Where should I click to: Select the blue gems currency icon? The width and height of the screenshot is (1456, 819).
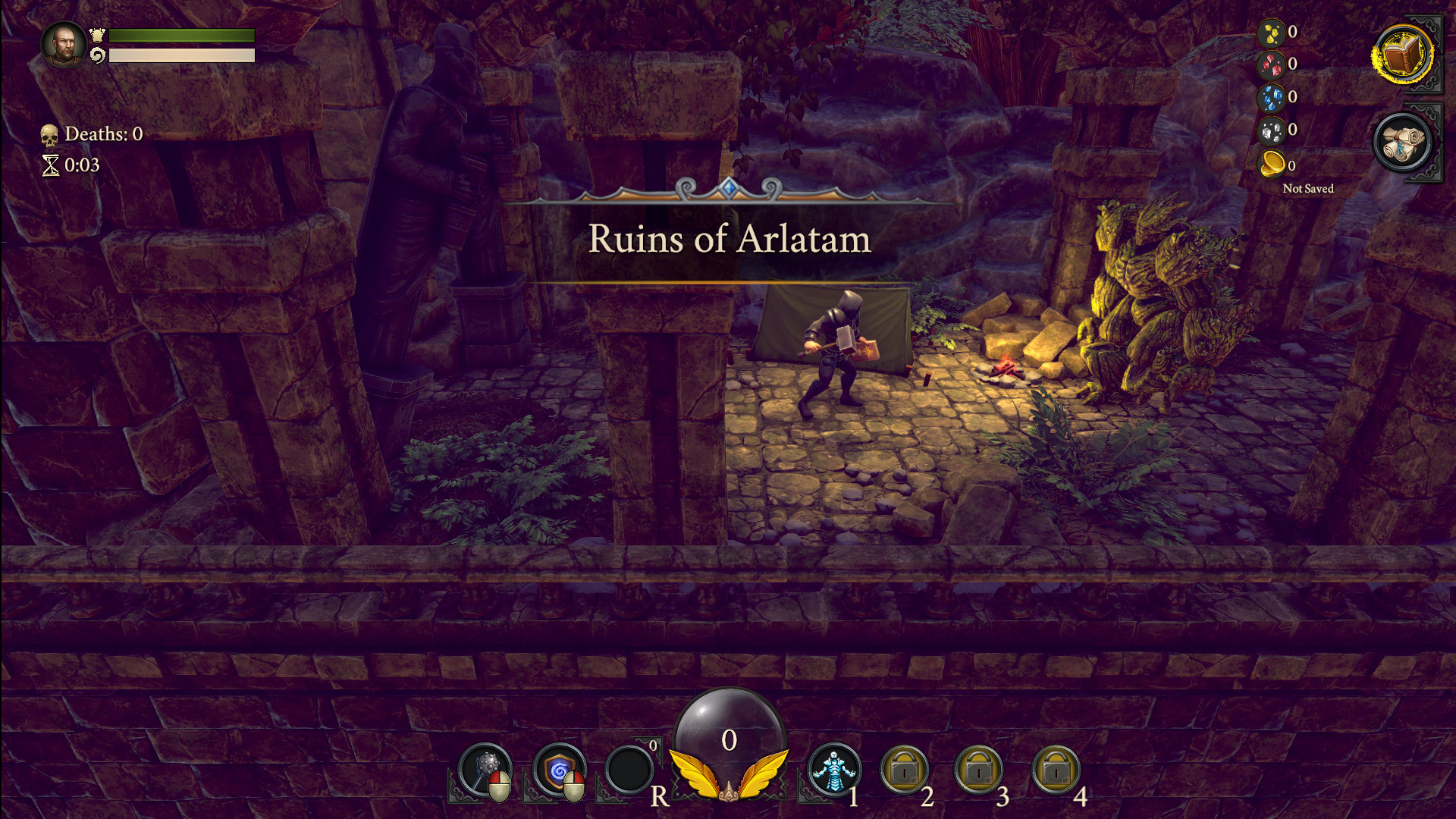pos(1273,96)
